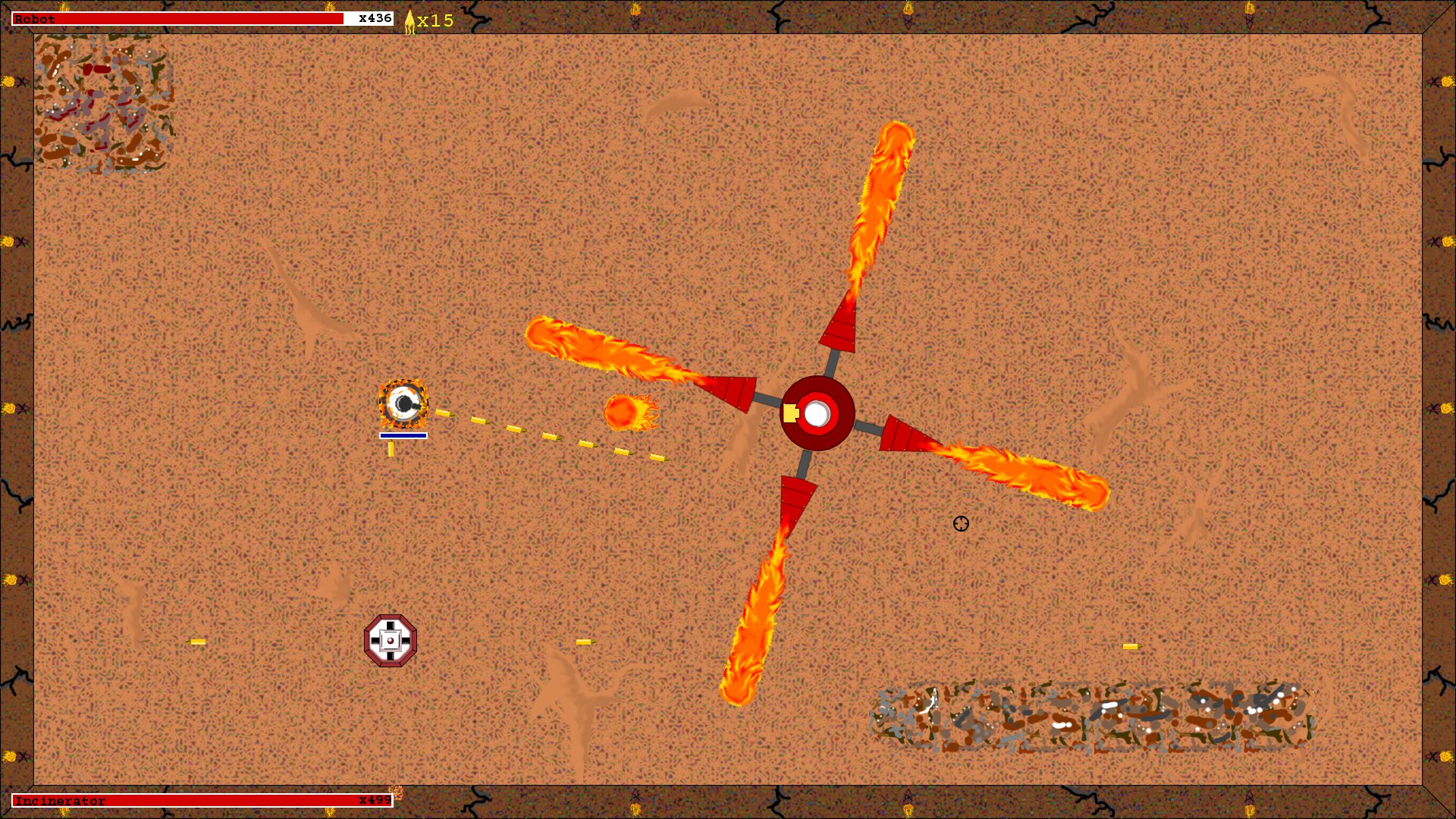Click the octagonal turret pickup near bottom left
The height and width of the screenshot is (819, 1456).
tap(391, 641)
